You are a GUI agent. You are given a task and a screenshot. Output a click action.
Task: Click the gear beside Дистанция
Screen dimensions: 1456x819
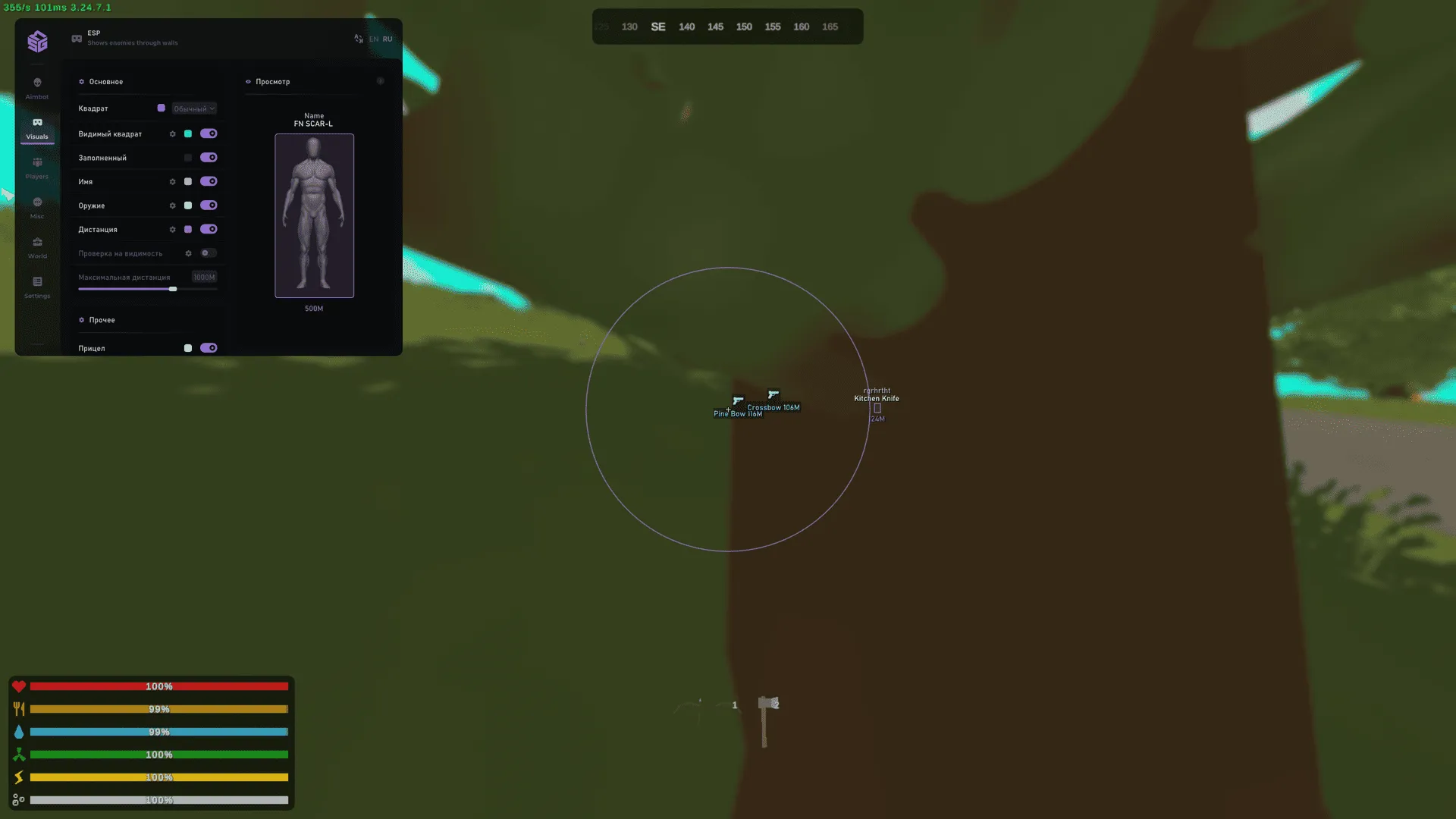pos(172,229)
